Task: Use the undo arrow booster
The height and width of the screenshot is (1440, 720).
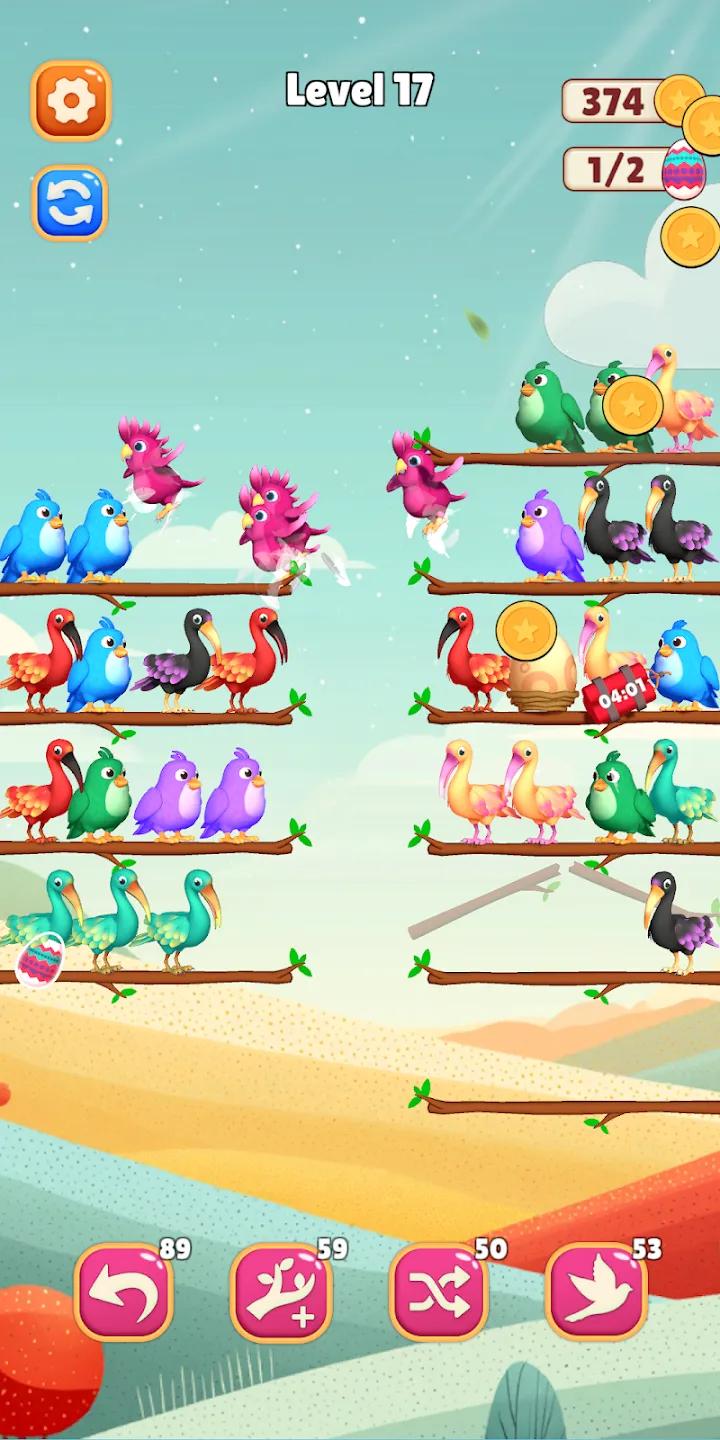Action: [124, 1292]
